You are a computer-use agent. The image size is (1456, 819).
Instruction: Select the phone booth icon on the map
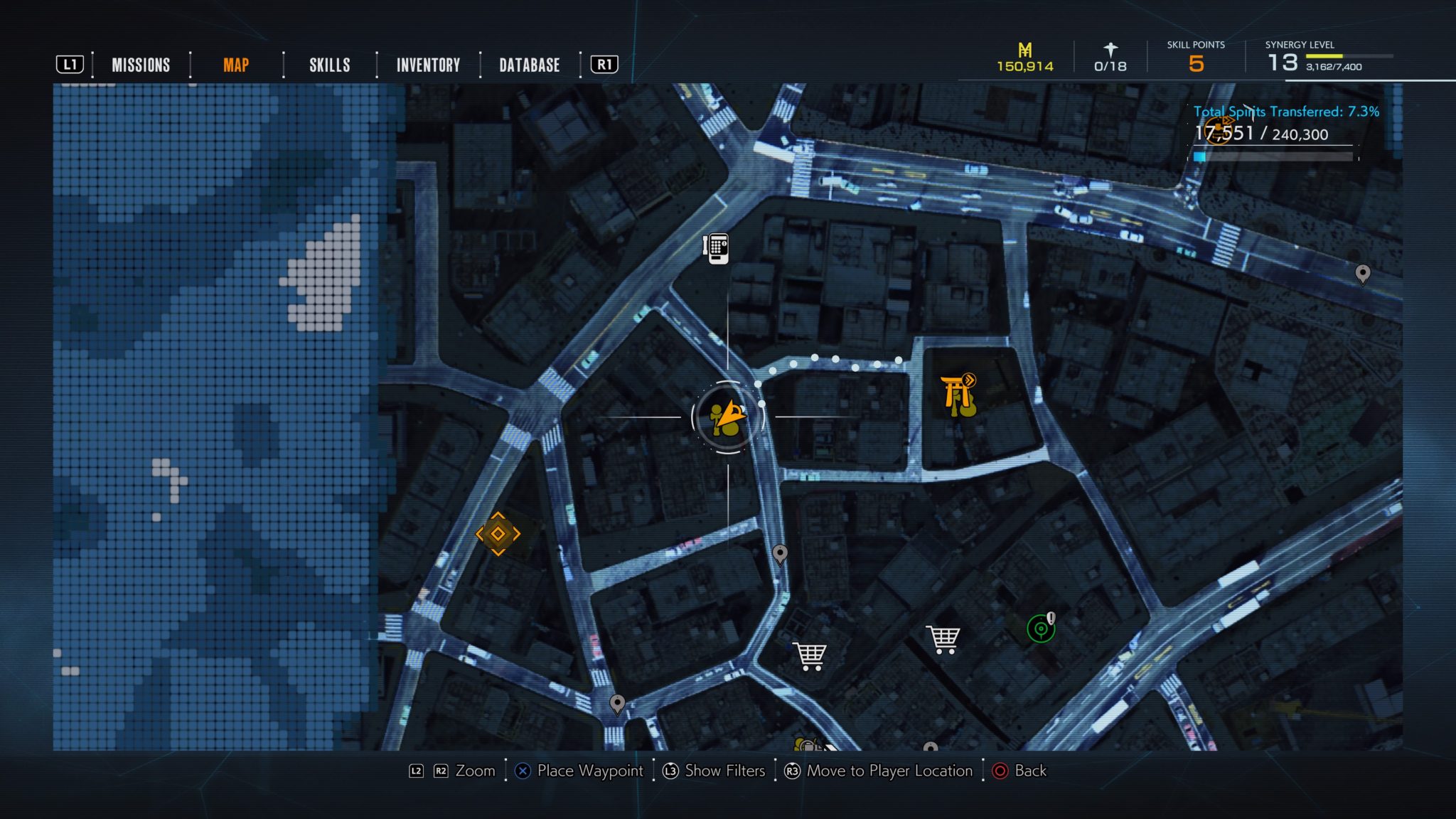(x=718, y=250)
